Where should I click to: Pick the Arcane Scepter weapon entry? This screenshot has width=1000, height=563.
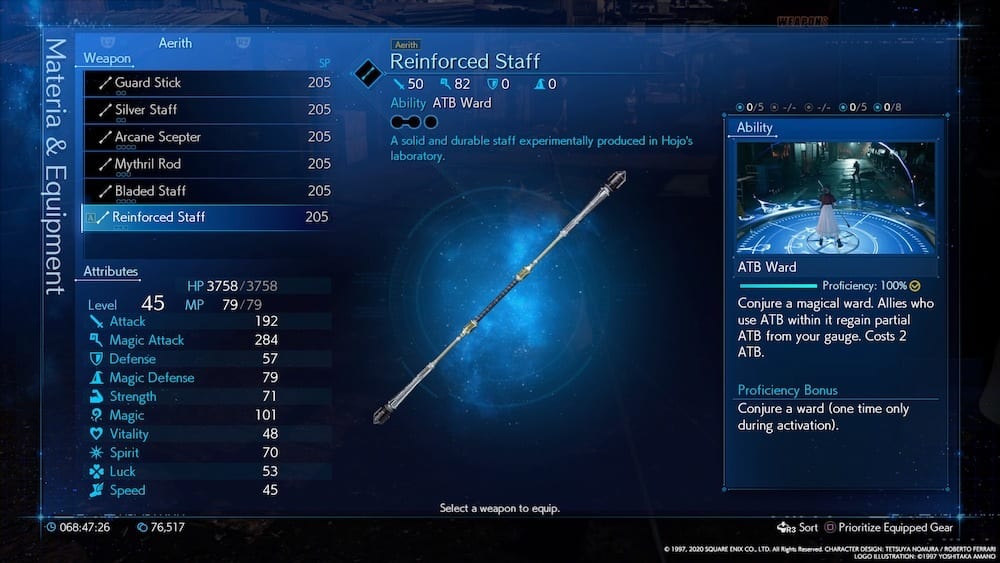(x=206, y=137)
